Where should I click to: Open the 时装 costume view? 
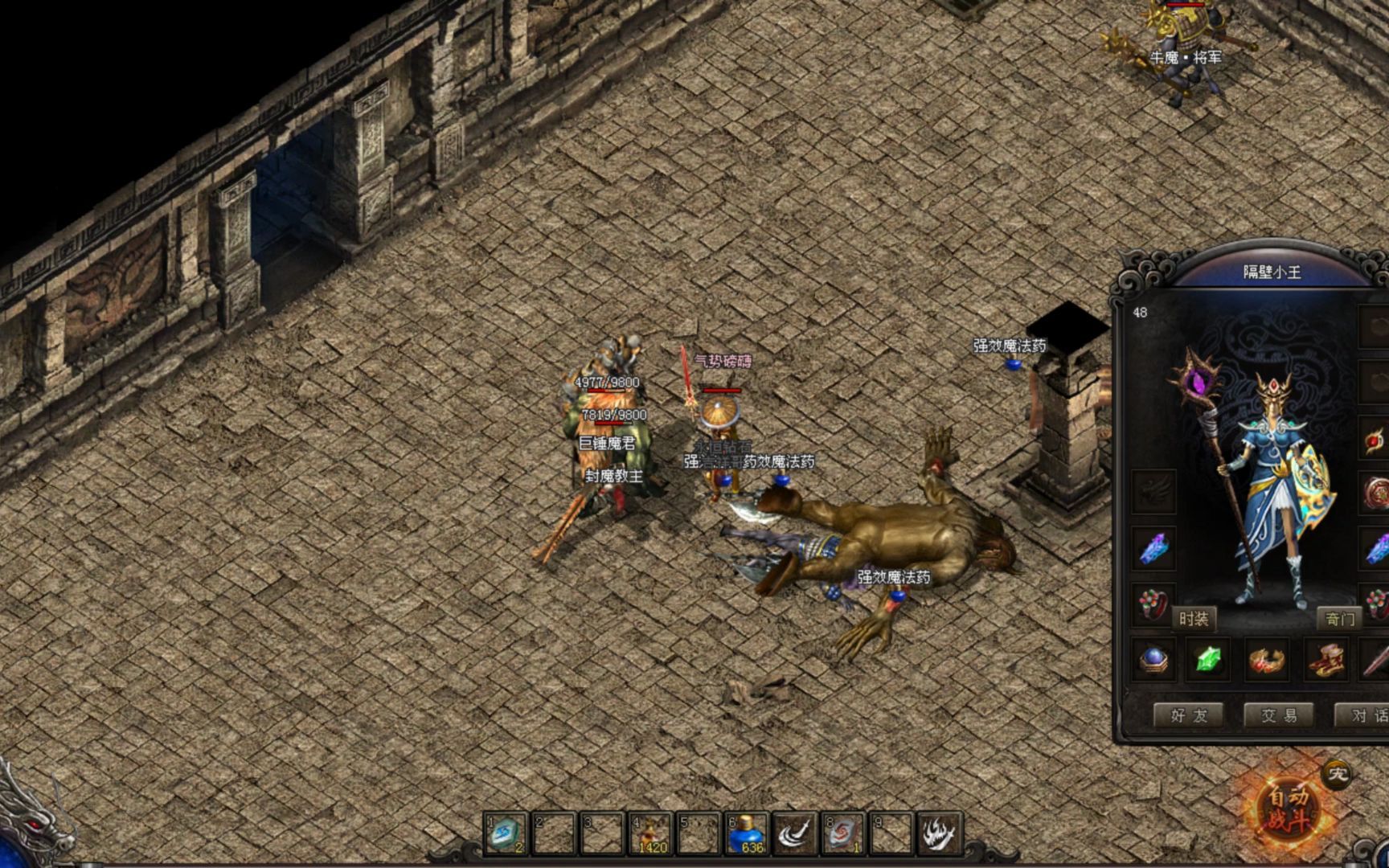click(x=1194, y=618)
